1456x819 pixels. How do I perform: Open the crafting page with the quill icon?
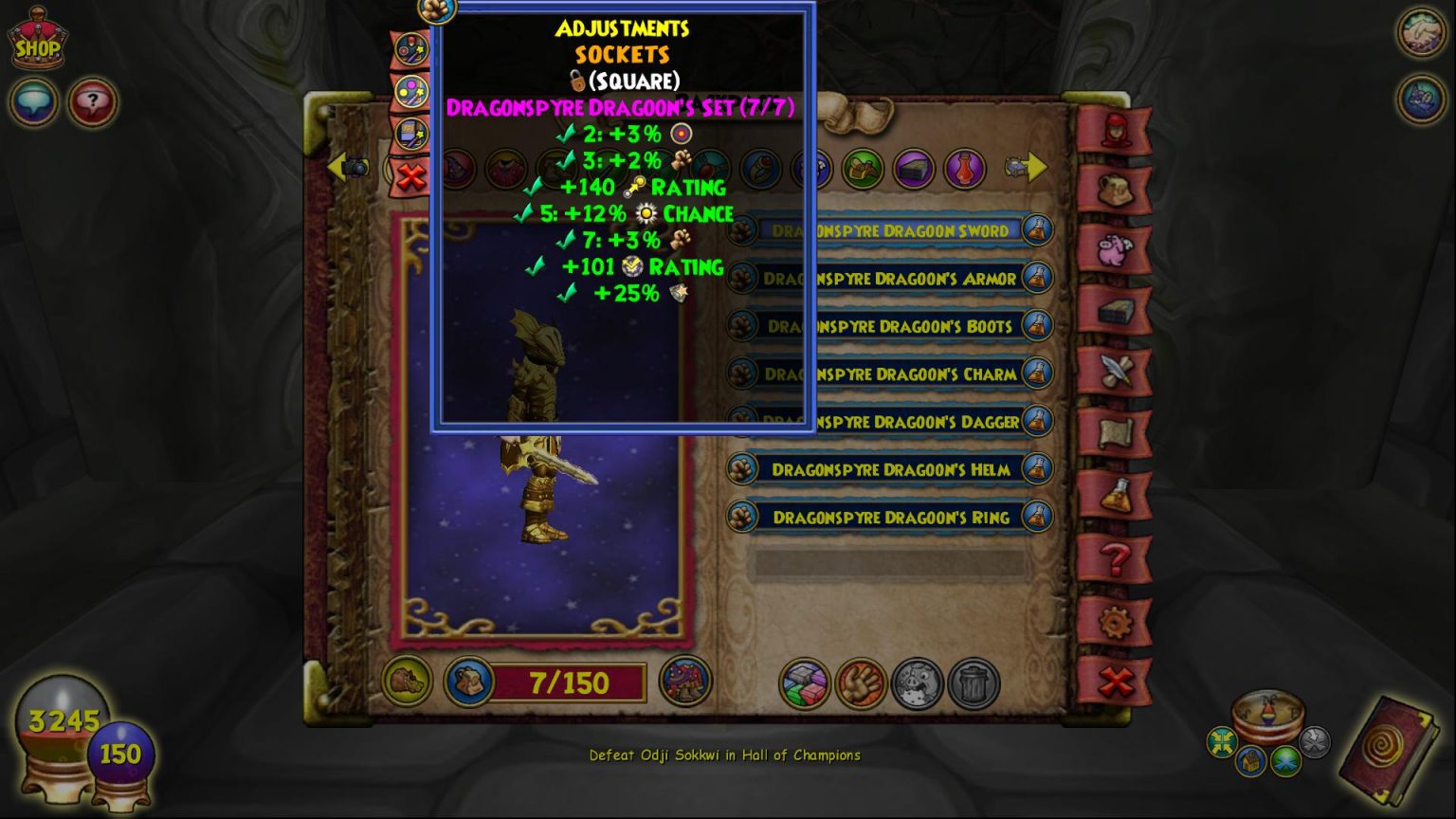[1119, 368]
